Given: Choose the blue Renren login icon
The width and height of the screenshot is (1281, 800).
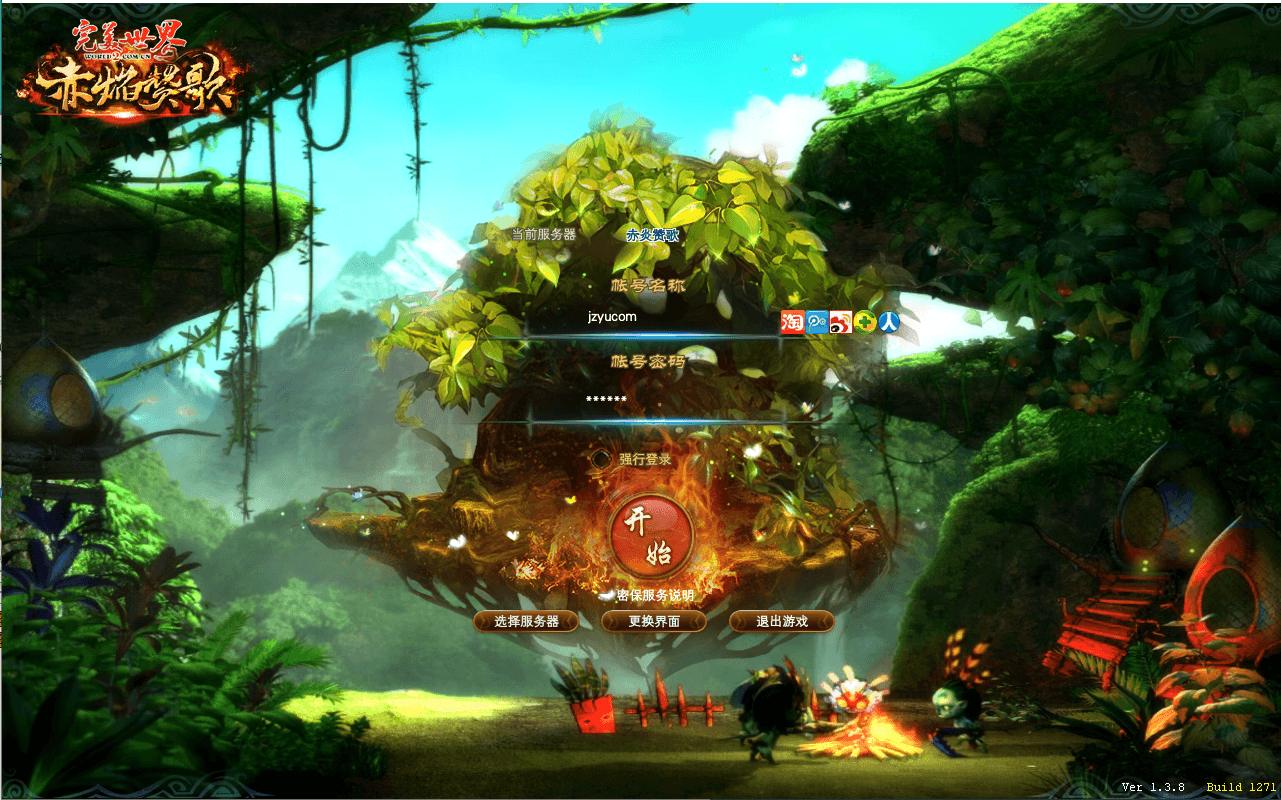Looking at the screenshot, I should (x=888, y=321).
